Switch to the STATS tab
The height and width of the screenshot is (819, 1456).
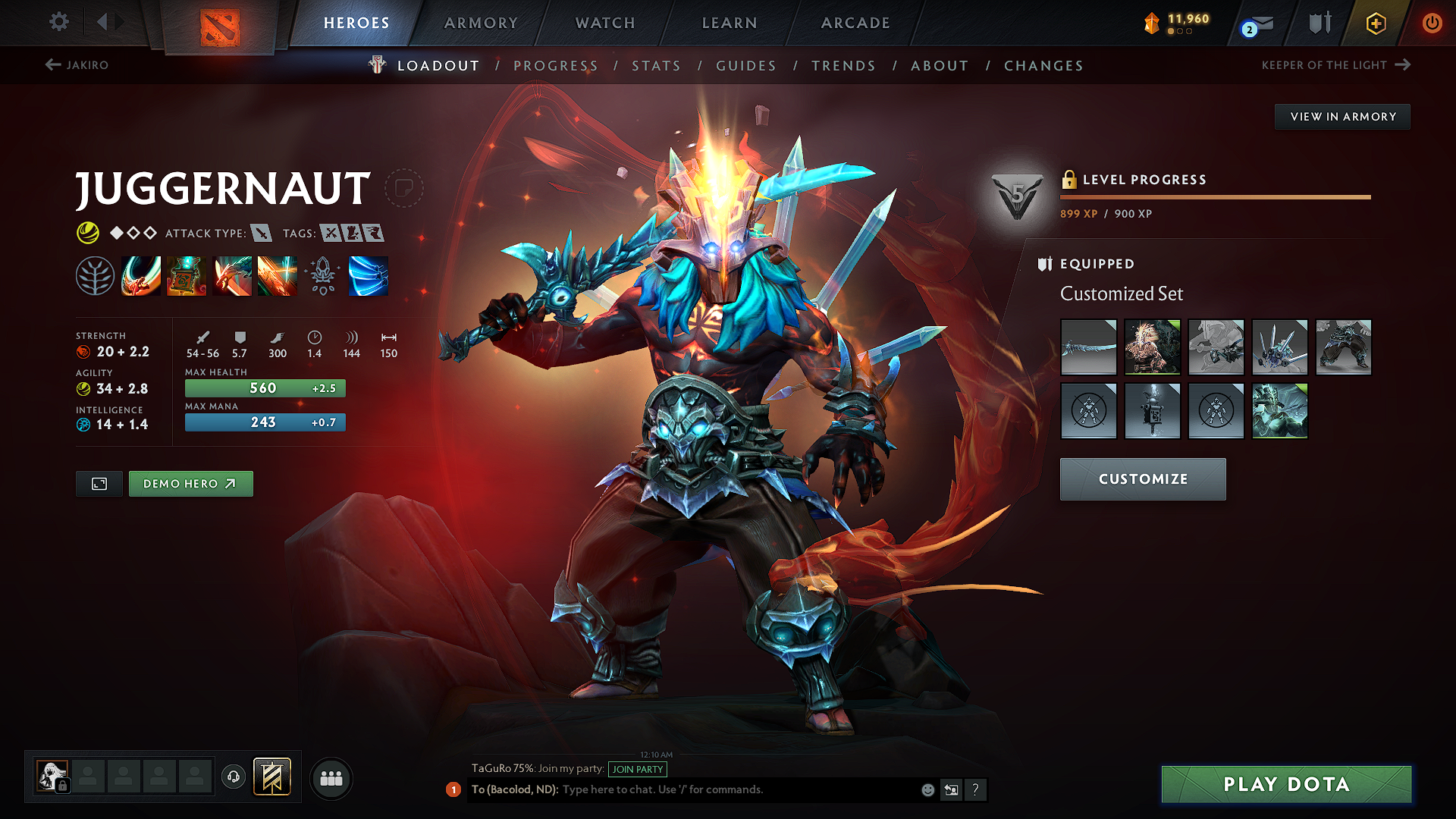(657, 66)
